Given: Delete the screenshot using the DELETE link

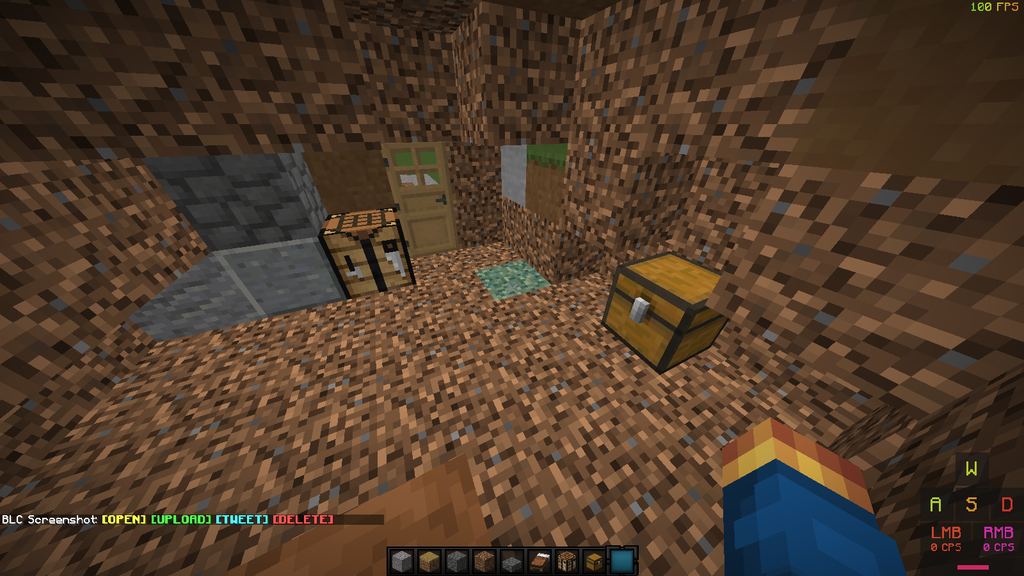Looking at the screenshot, I should click(302, 520).
